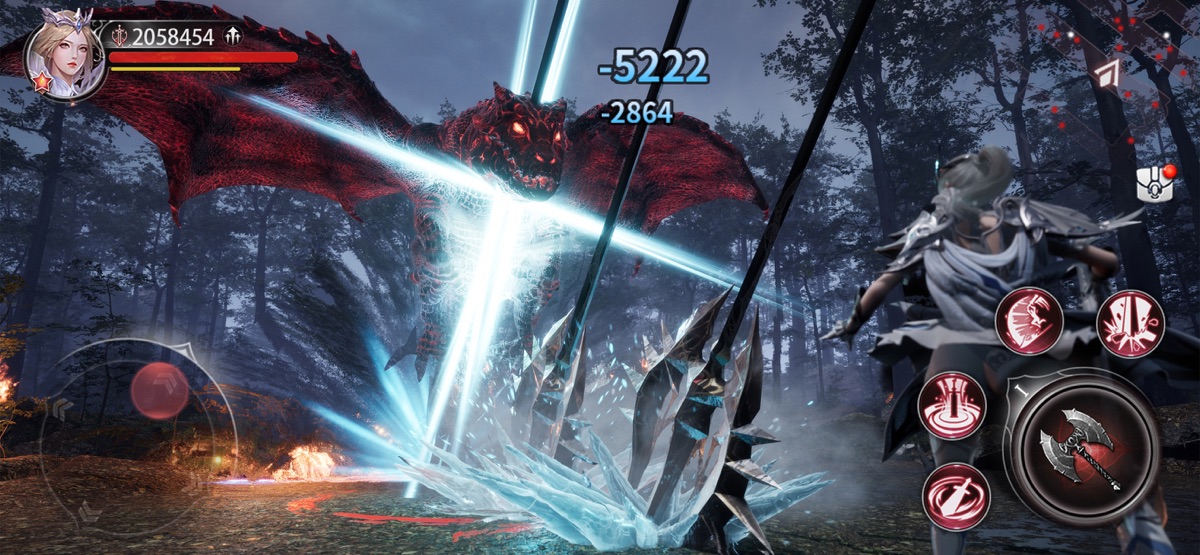The height and width of the screenshot is (555, 1200).
Task: Activate the sweeping fan slash skill
Action: click(x=1029, y=320)
